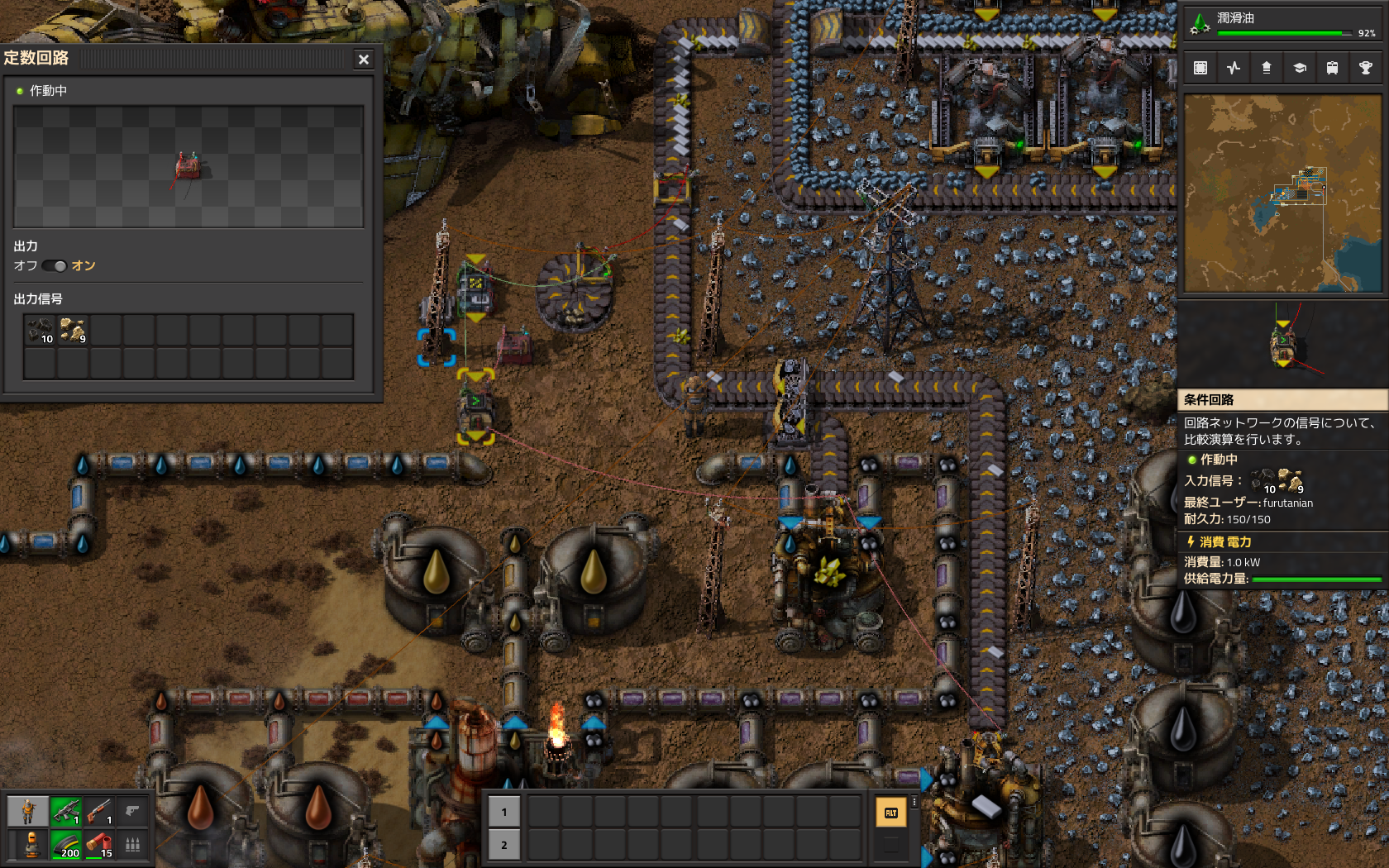
Task: Close the 定数回路 window
Action: [x=364, y=60]
